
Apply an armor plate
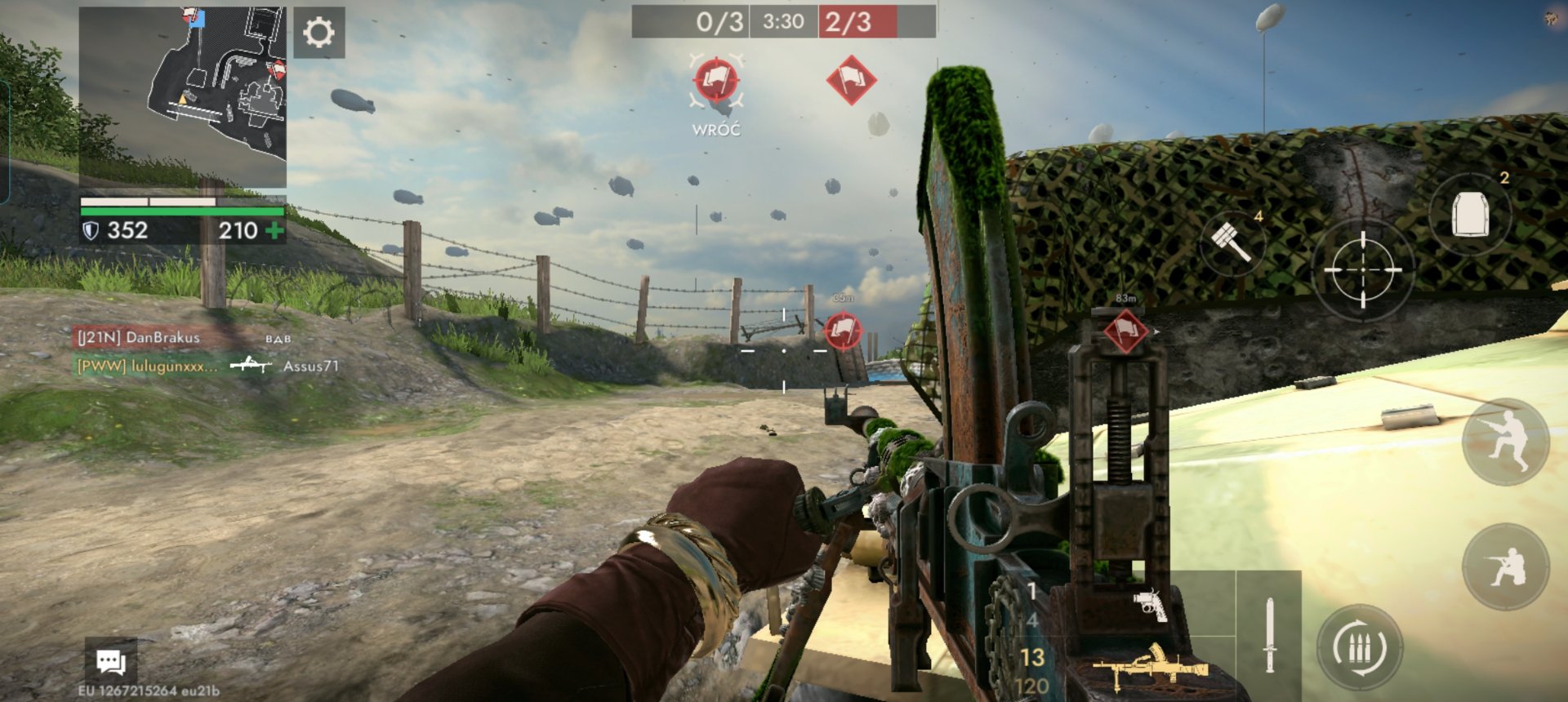[x=1470, y=215]
